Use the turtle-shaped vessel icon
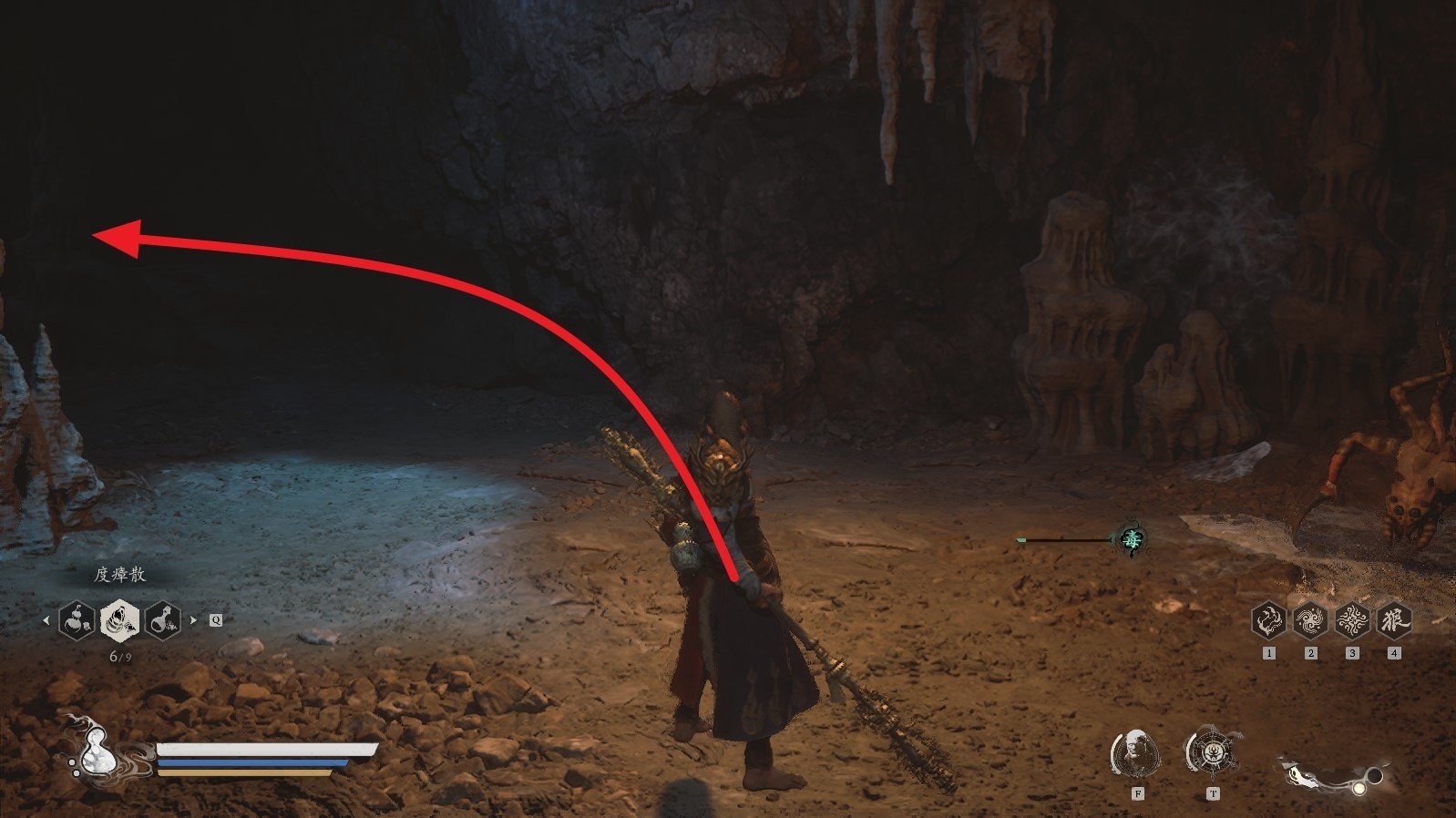The image size is (1456, 818). (1211, 753)
